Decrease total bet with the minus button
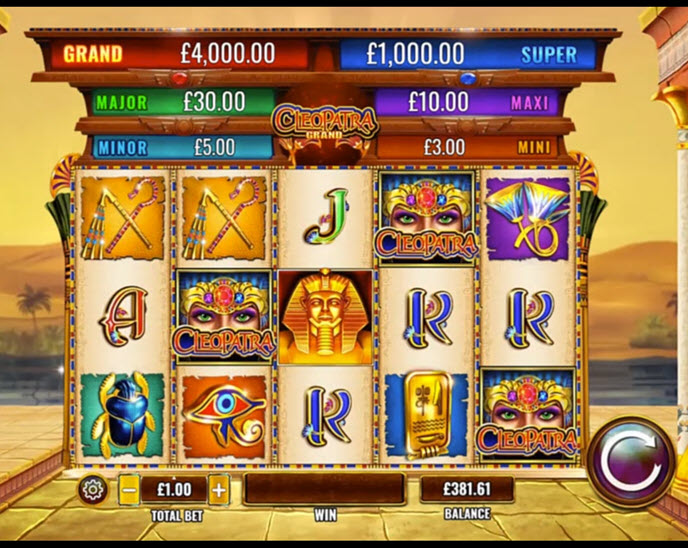688x548 pixels. 129,490
